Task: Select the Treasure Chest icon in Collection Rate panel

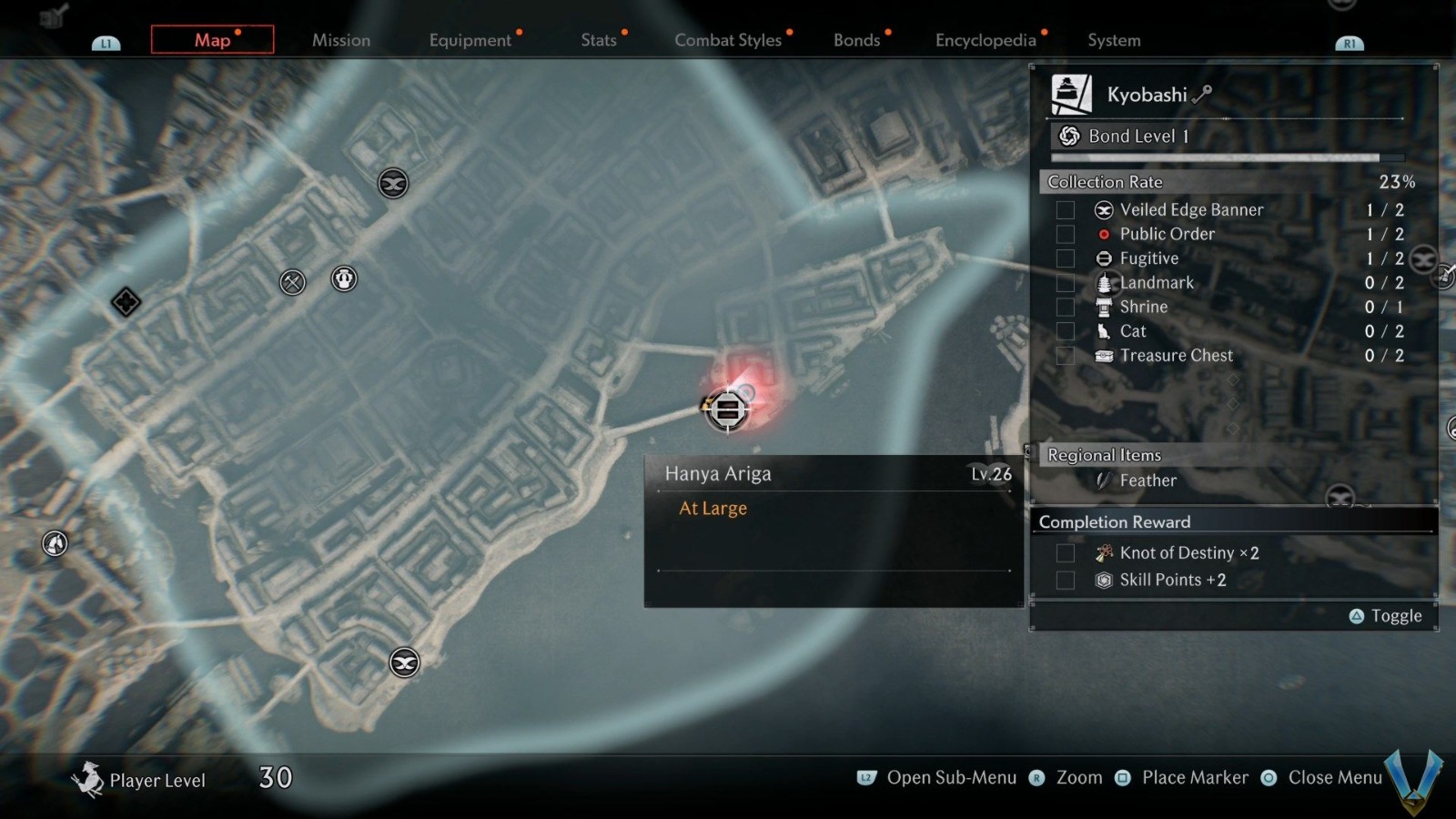Action: tap(1102, 356)
